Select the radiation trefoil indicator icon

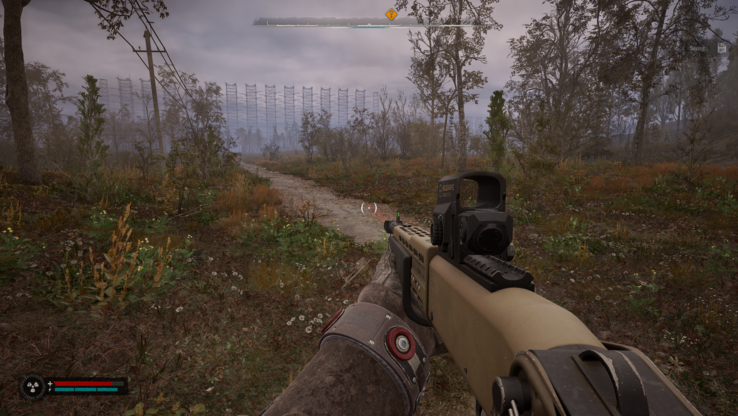(33, 385)
